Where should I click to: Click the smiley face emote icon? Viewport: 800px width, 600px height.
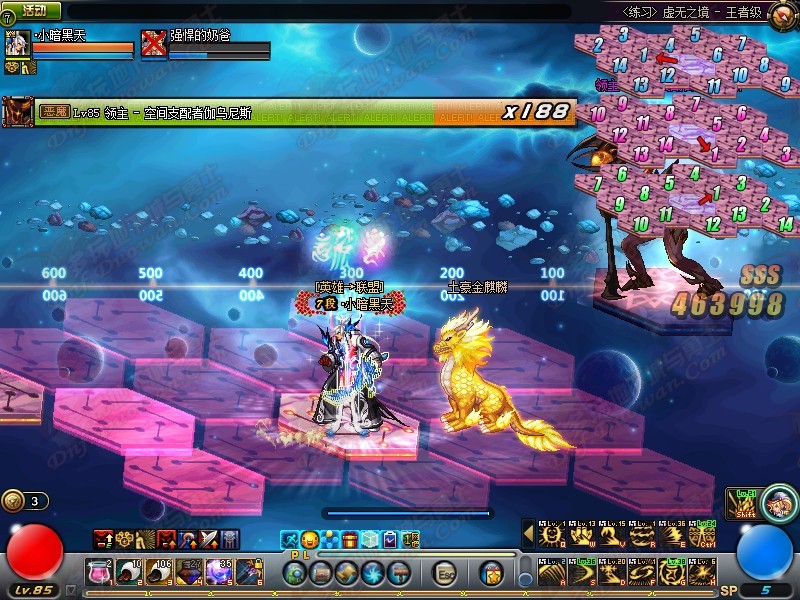coord(309,540)
